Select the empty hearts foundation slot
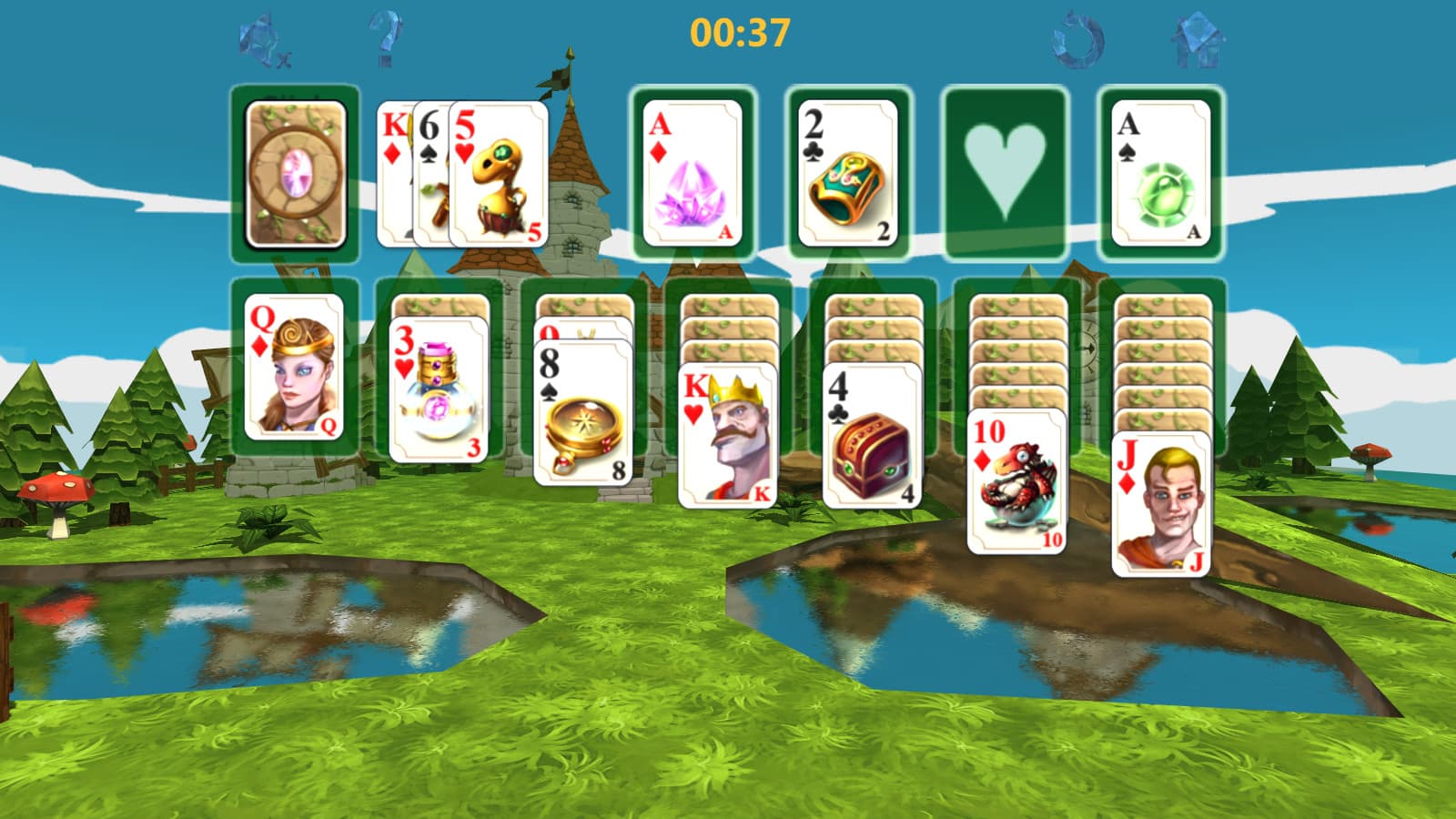Screen dimensions: 1456x819 999,173
